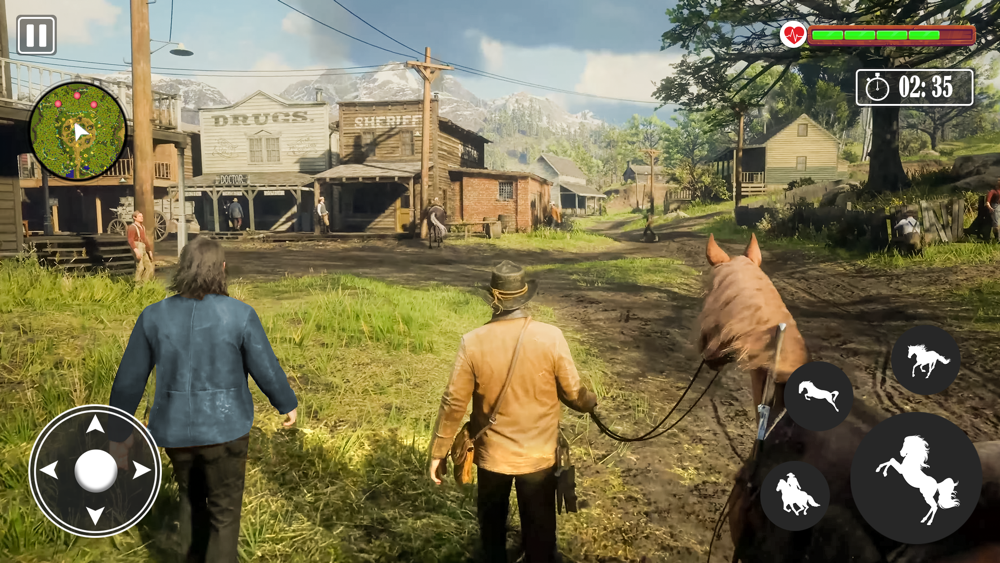Pause the game with the pause button
1000x563 pixels.
pos(36,35)
